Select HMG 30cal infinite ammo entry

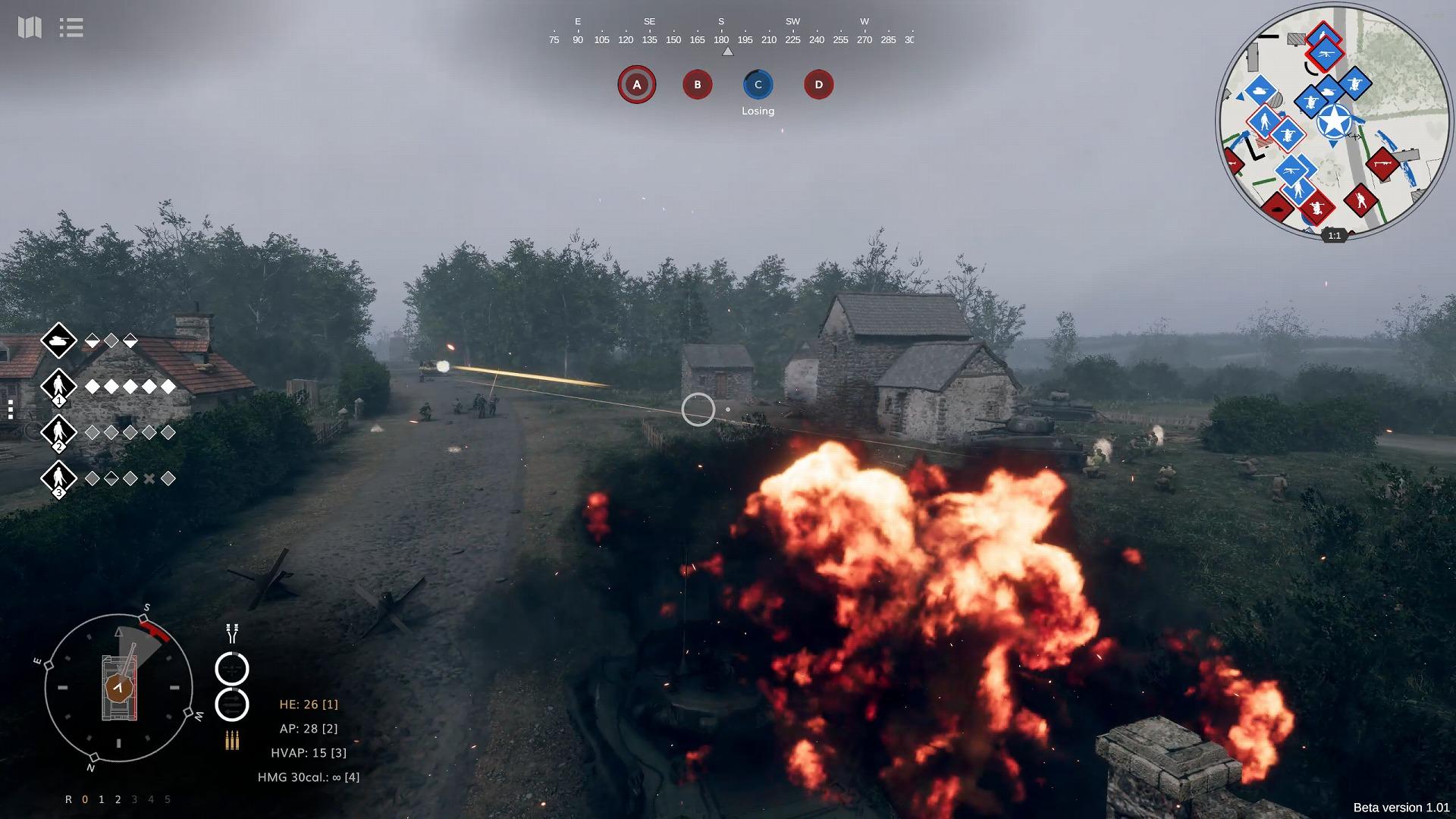tap(308, 777)
